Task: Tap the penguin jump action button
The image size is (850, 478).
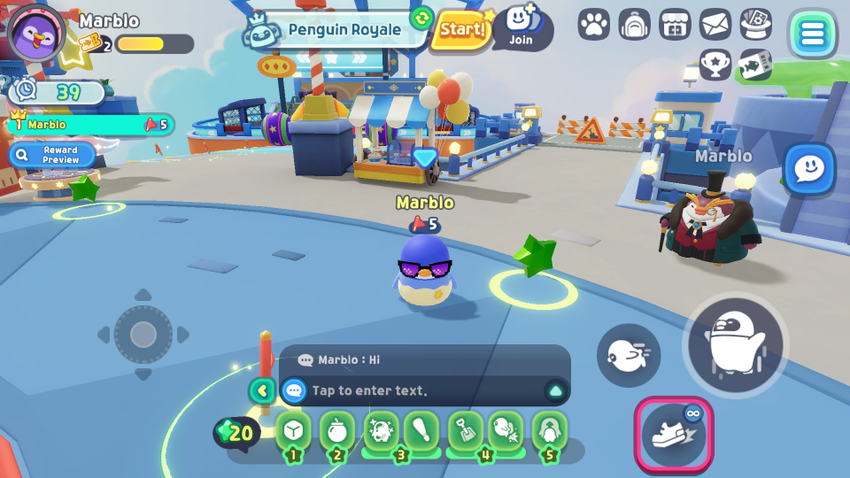Action: click(x=735, y=345)
